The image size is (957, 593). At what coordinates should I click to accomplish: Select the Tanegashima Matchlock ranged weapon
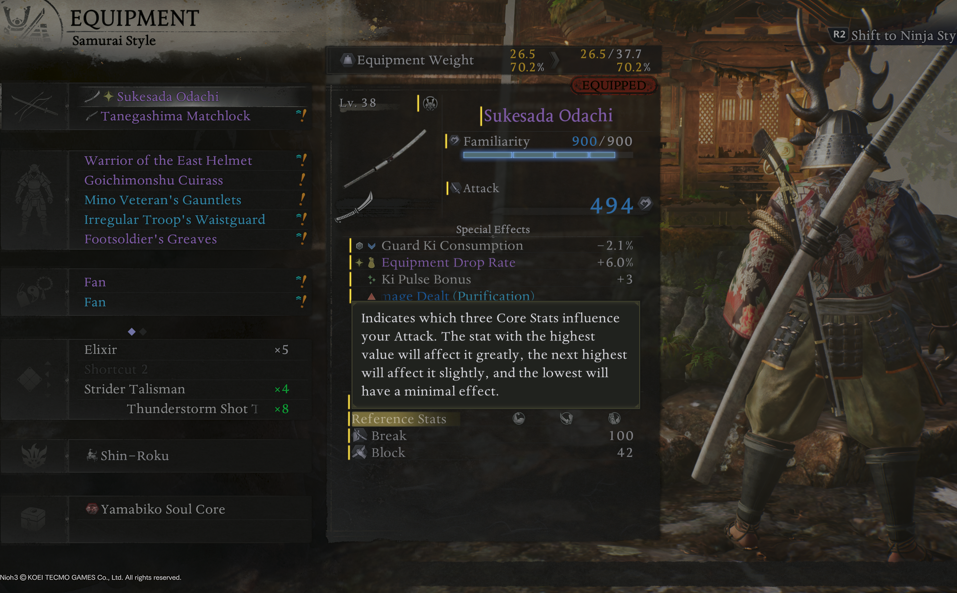point(175,117)
